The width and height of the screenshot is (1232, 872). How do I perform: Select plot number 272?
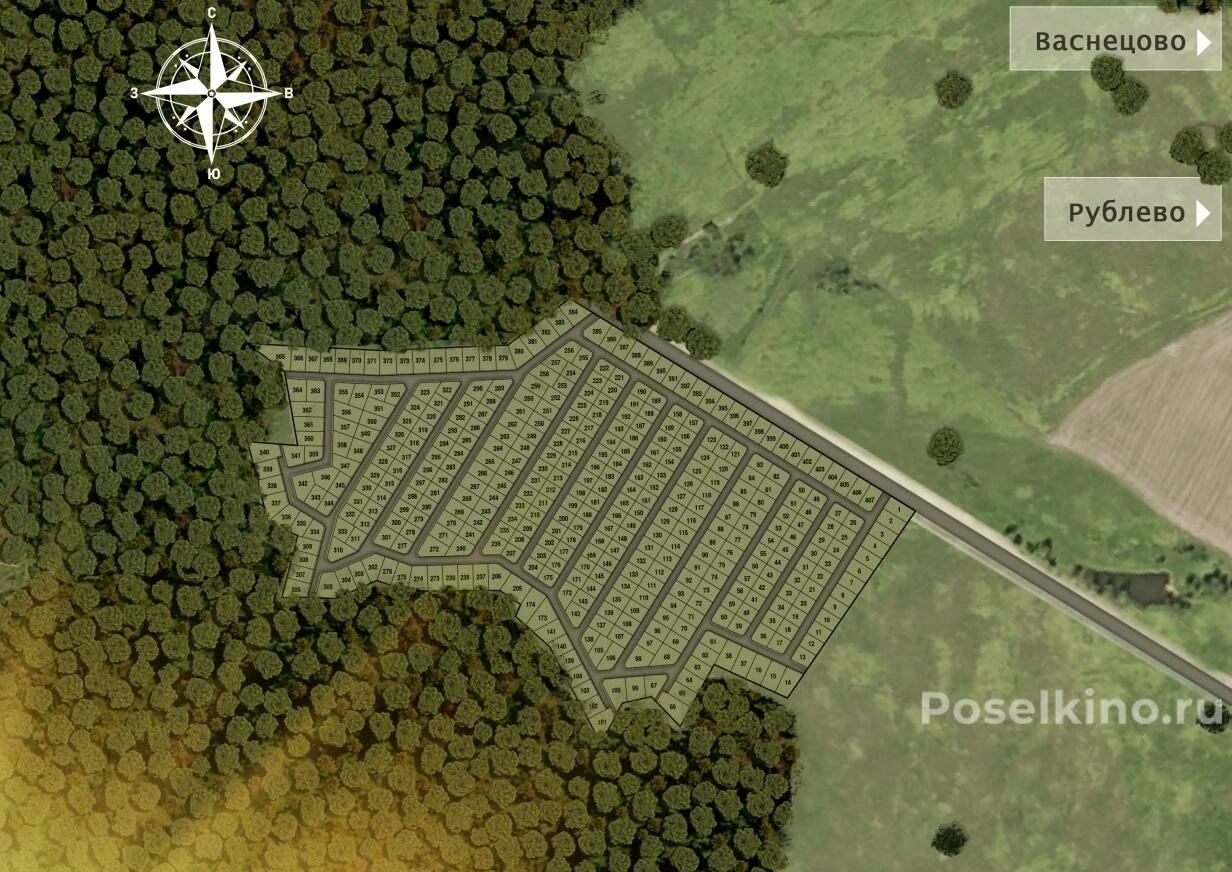[434, 549]
